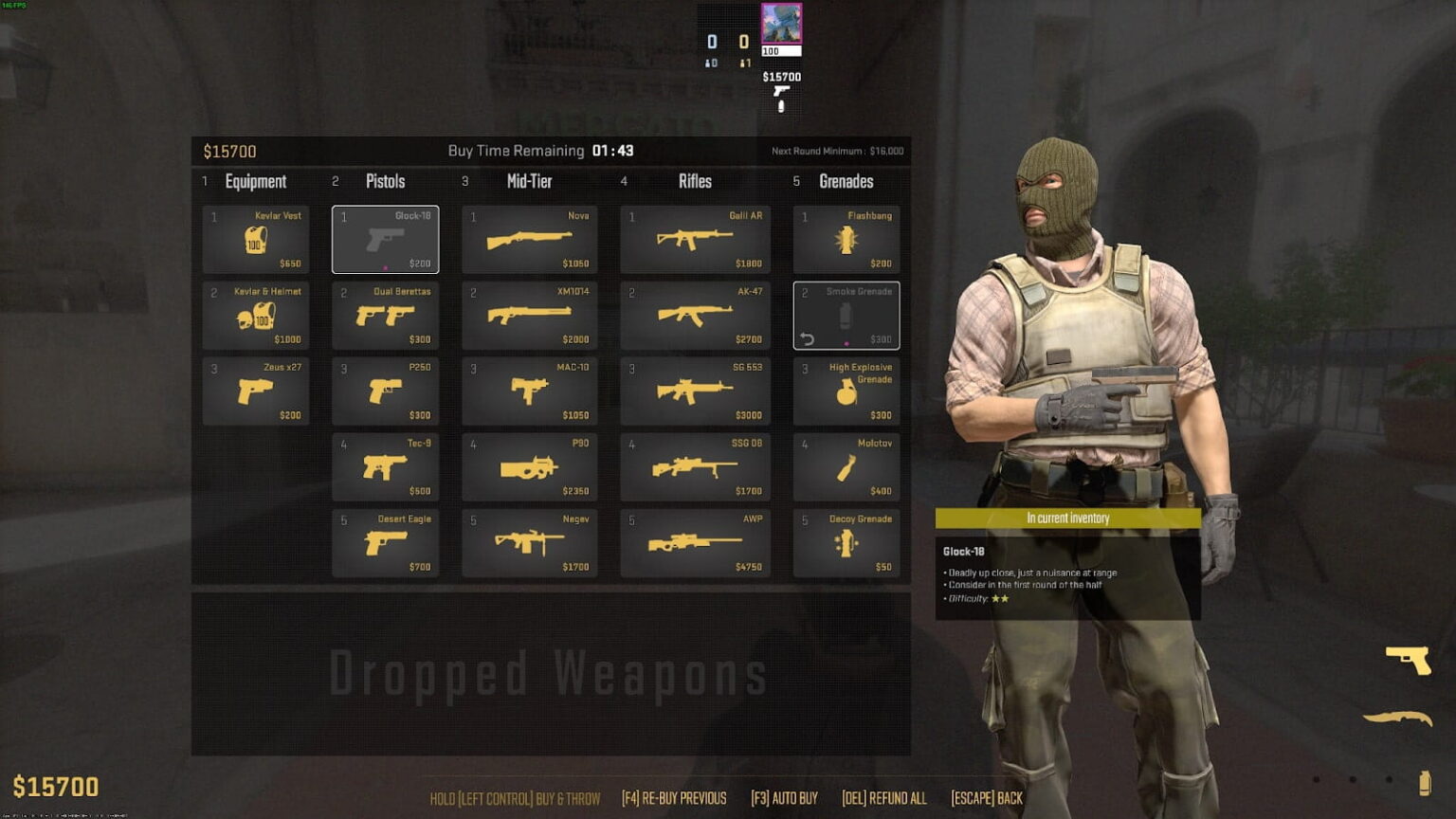This screenshot has width=1456, height=819.
Task: Buy the P90
Action: (x=530, y=466)
